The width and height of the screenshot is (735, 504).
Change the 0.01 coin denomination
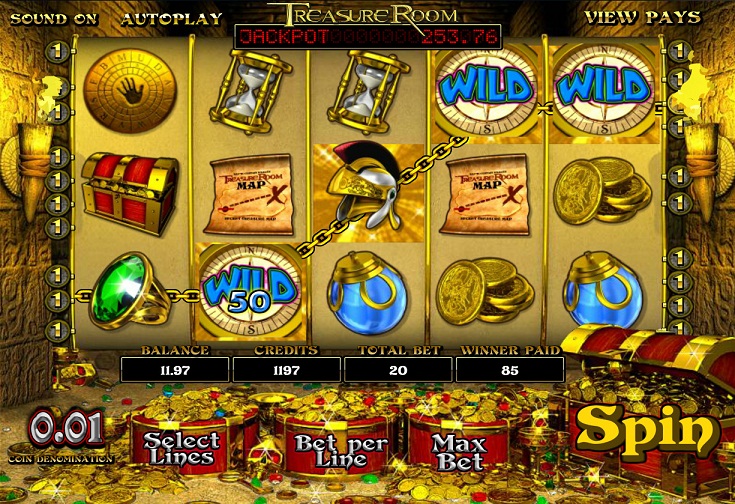click(66, 430)
